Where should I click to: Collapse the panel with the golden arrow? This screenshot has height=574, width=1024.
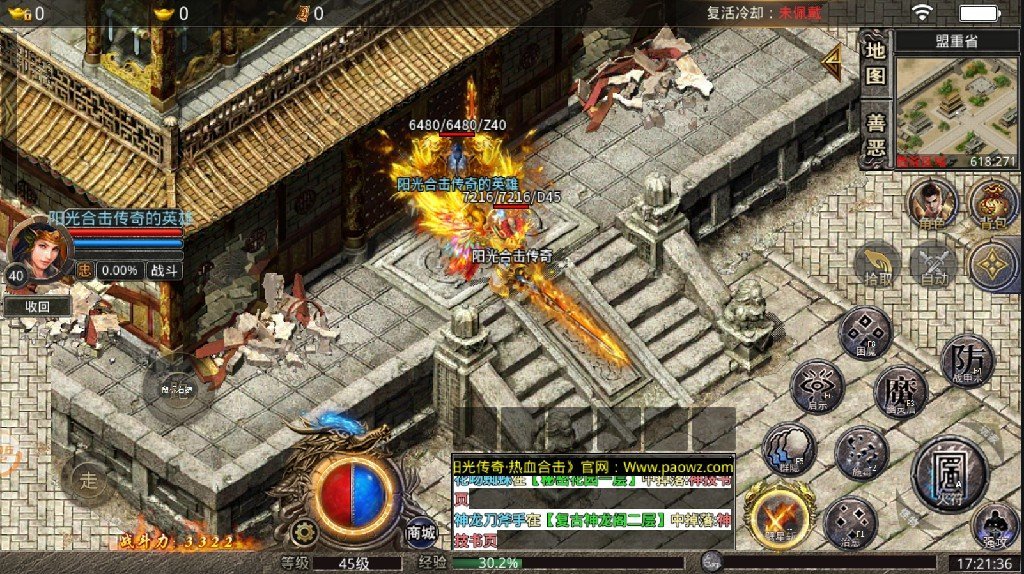pos(831,62)
